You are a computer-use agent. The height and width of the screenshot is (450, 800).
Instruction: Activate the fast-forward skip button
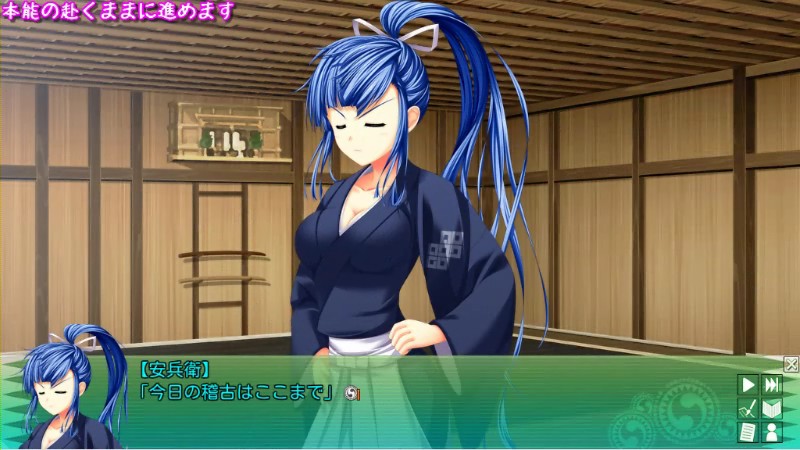coord(771,384)
